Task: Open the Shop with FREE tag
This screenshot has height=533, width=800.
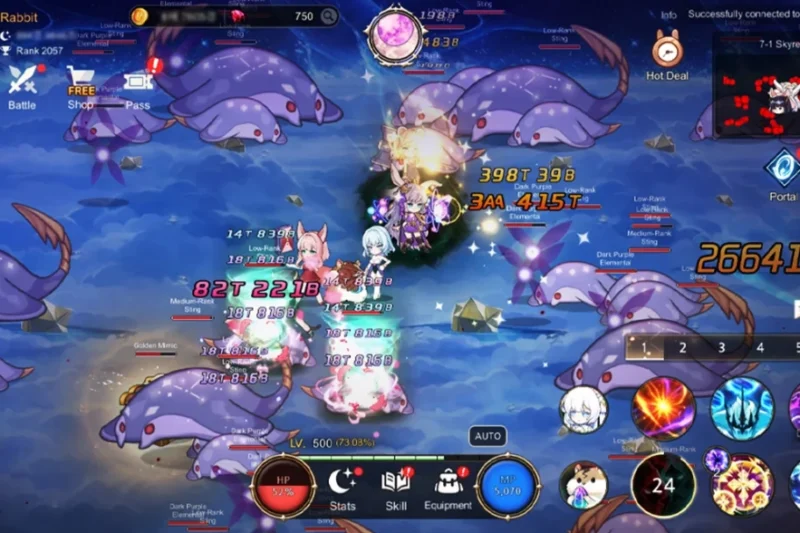Action: [81, 84]
